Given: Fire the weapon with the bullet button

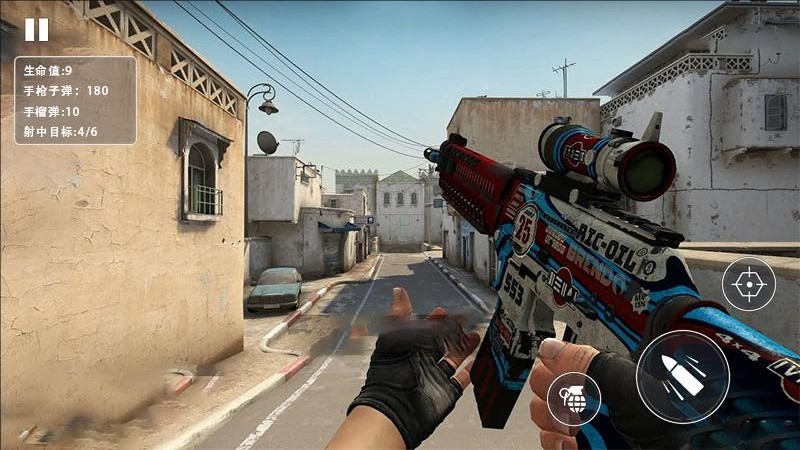Looking at the screenshot, I should point(682,376).
